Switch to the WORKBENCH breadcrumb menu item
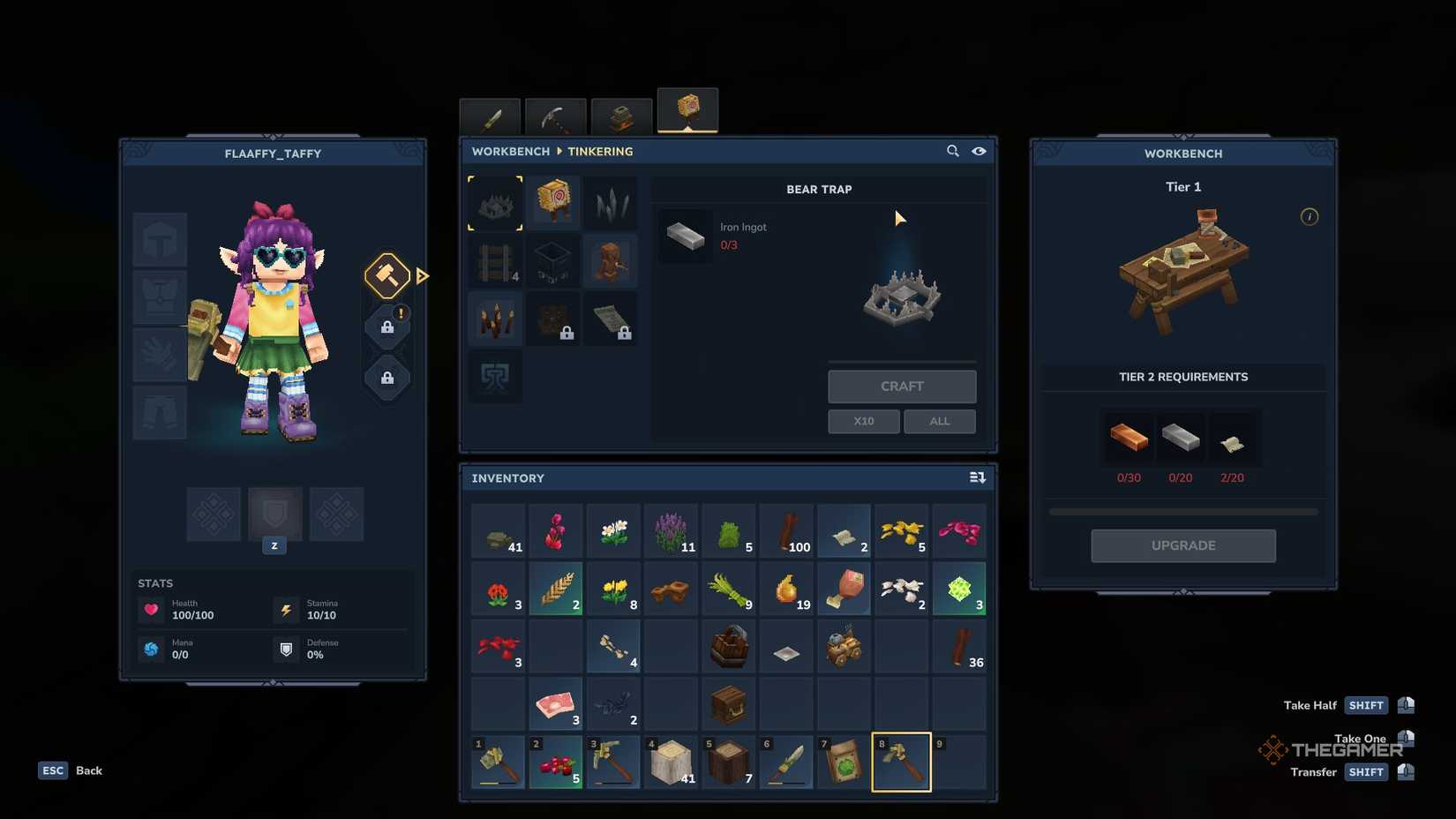This screenshot has width=1456, height=819. tap(510, 151)
